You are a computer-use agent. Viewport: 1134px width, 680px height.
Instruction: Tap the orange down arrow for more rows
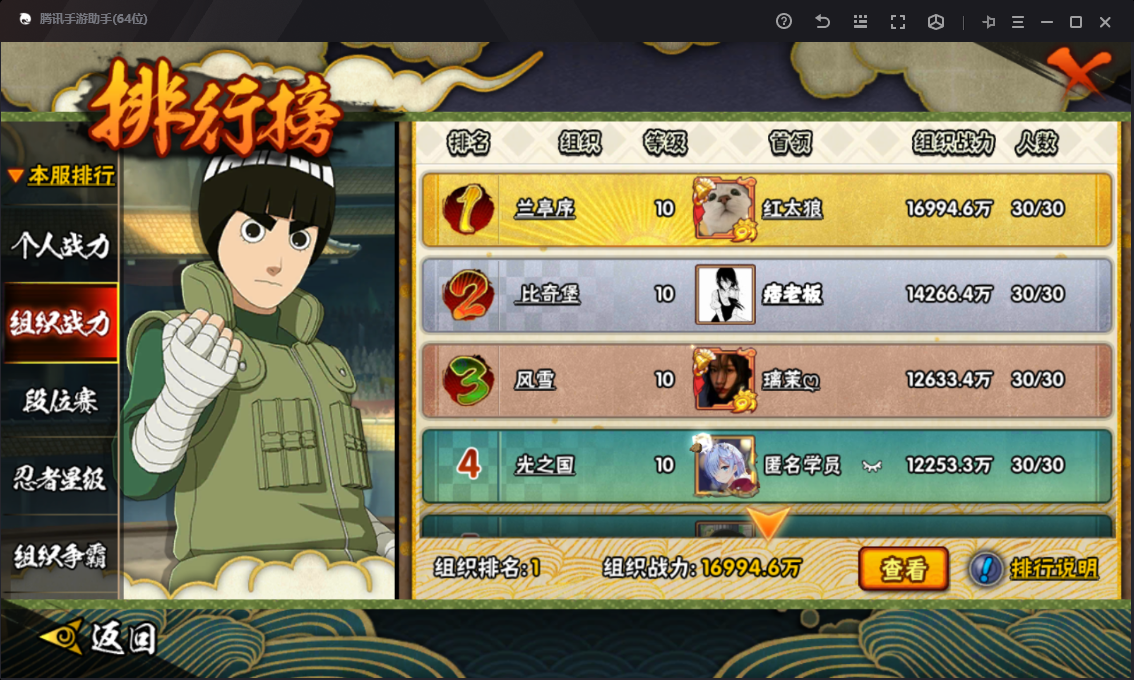769,524
